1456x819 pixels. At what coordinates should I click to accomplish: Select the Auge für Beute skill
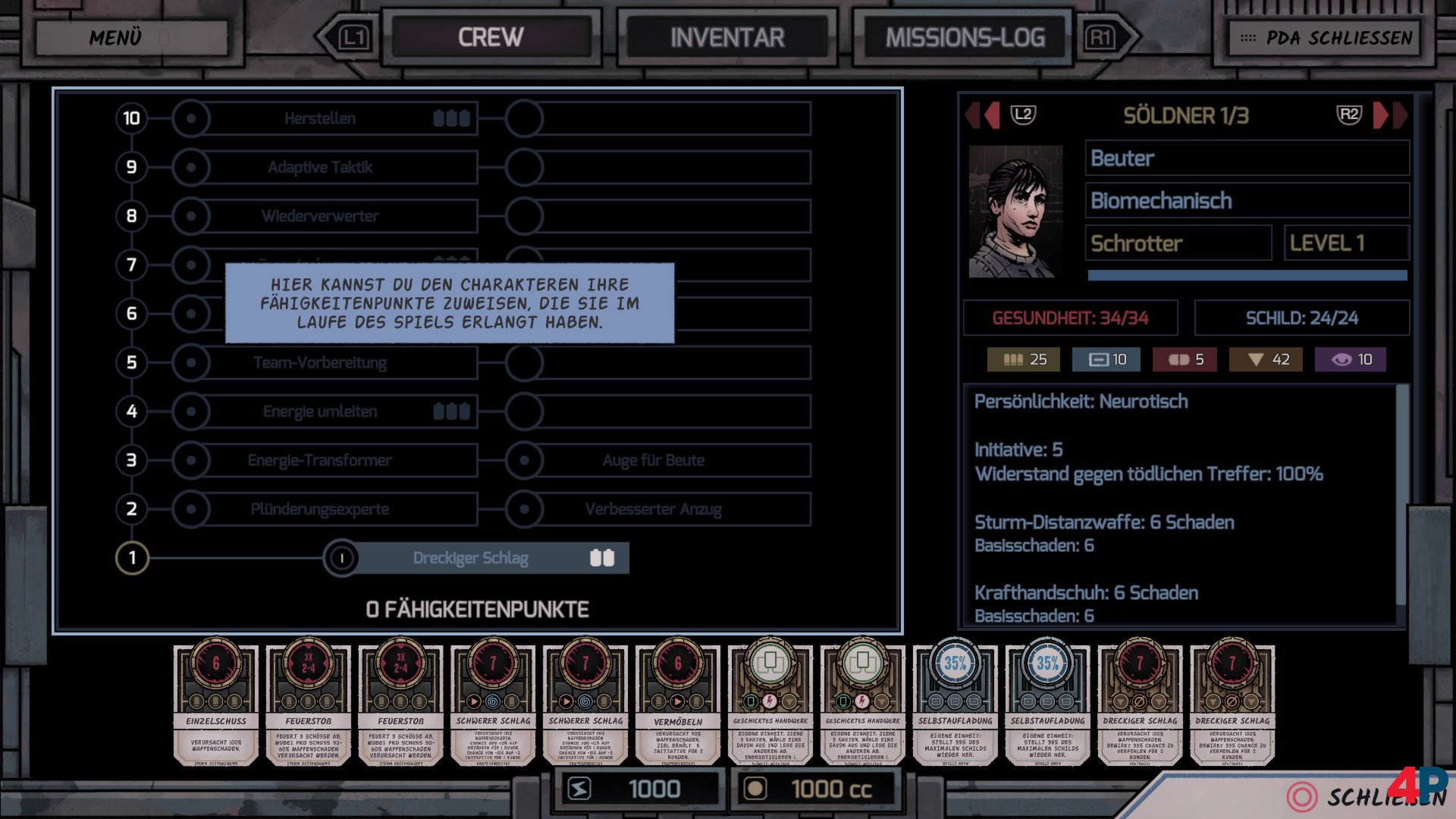654,460
